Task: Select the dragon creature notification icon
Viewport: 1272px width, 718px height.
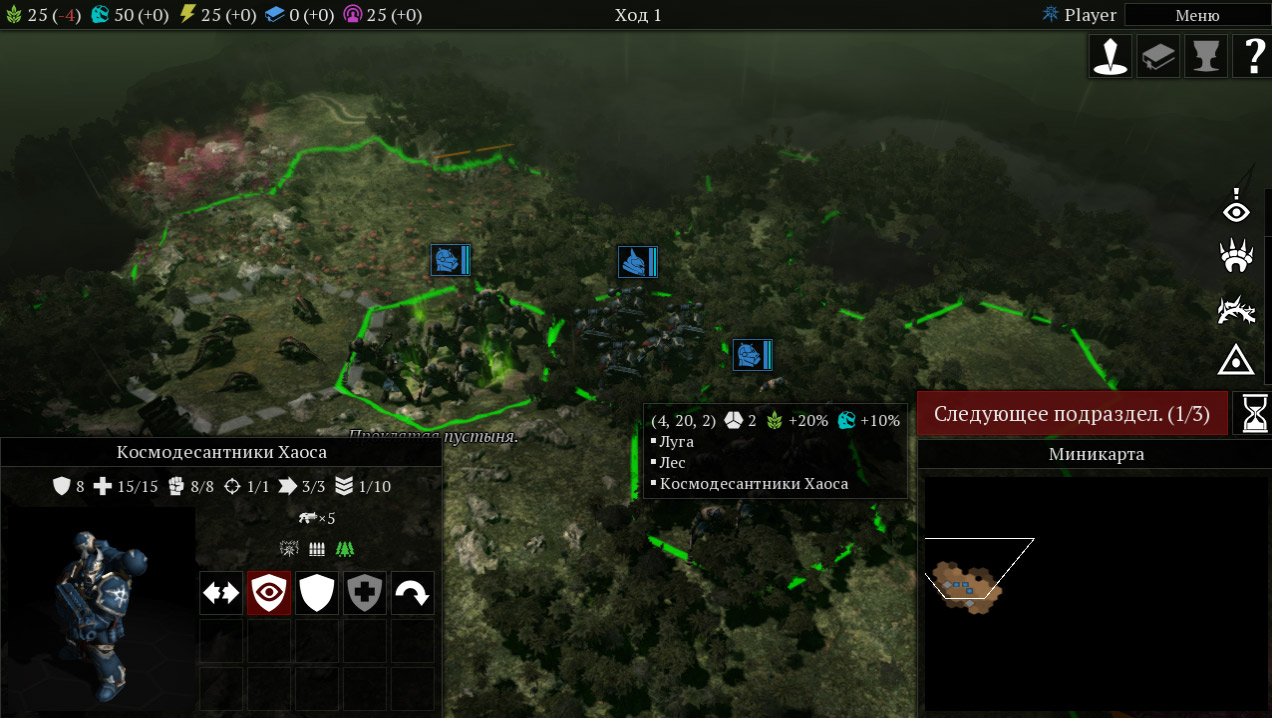Action: (x=1237, y=309)
